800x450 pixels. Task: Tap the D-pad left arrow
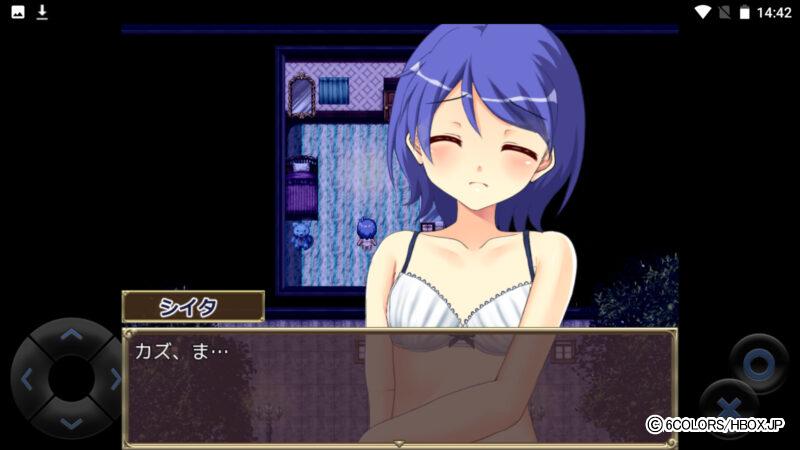[x=27, y=379]
